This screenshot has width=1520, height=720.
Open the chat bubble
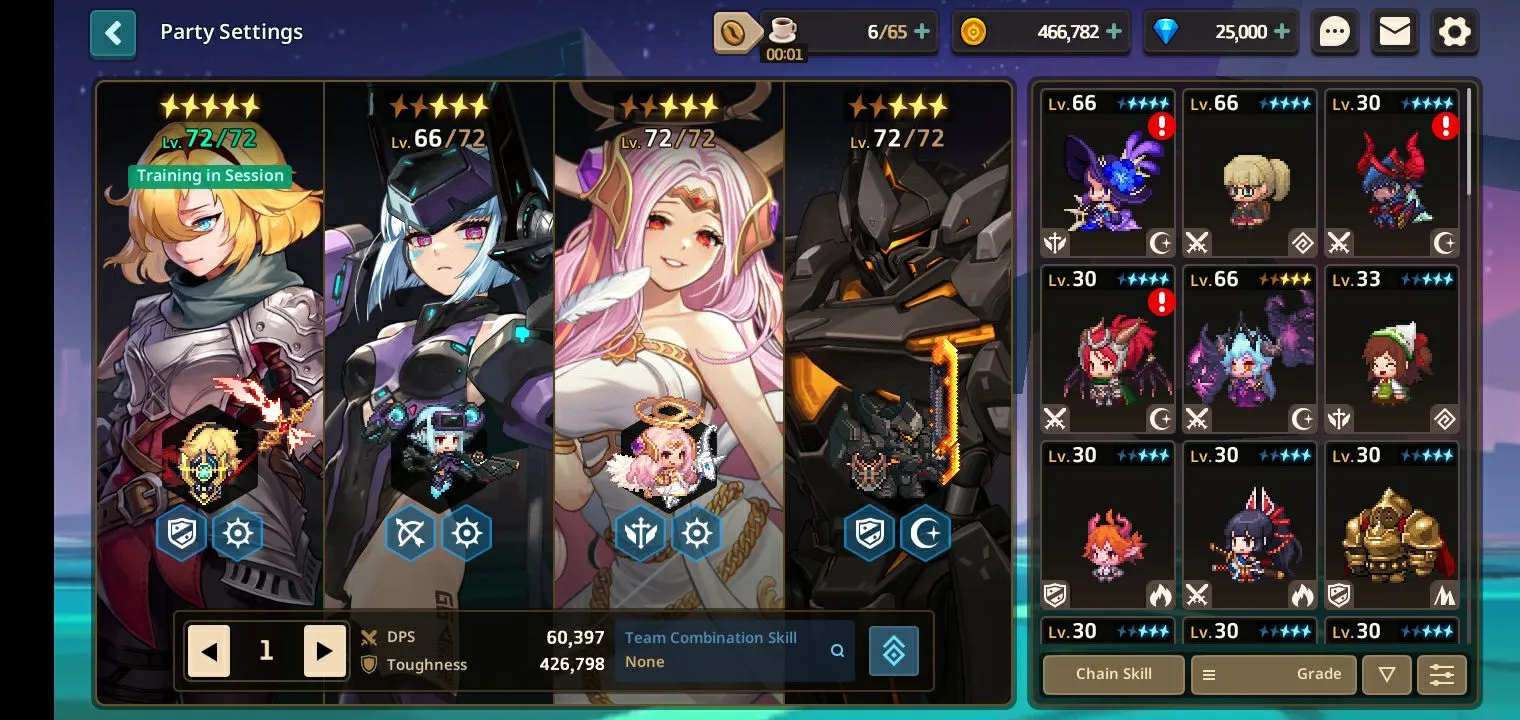pyautogui.click(x=1335, y=32)
